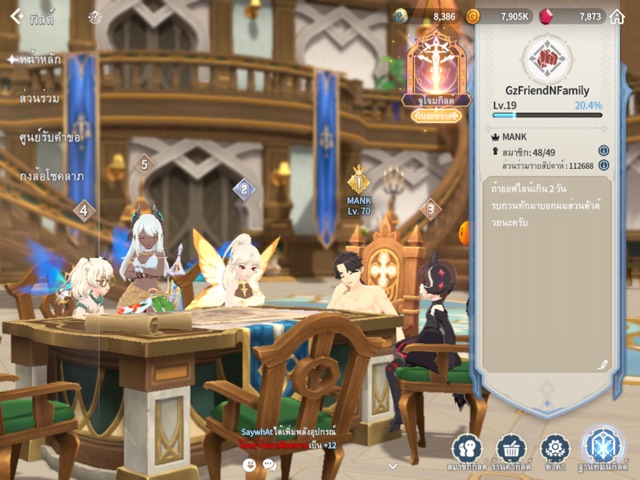Open the chat speech bubble icon

click(268, 464)
